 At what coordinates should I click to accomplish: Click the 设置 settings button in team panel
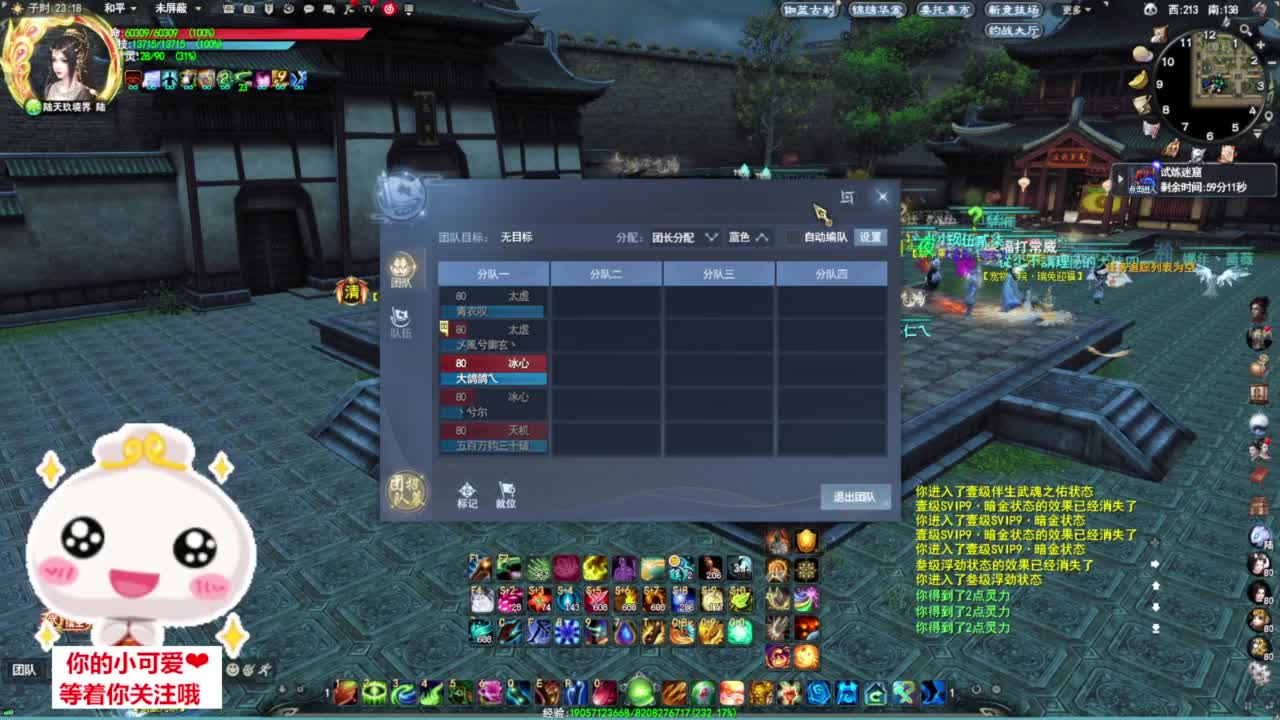(871, 237)
